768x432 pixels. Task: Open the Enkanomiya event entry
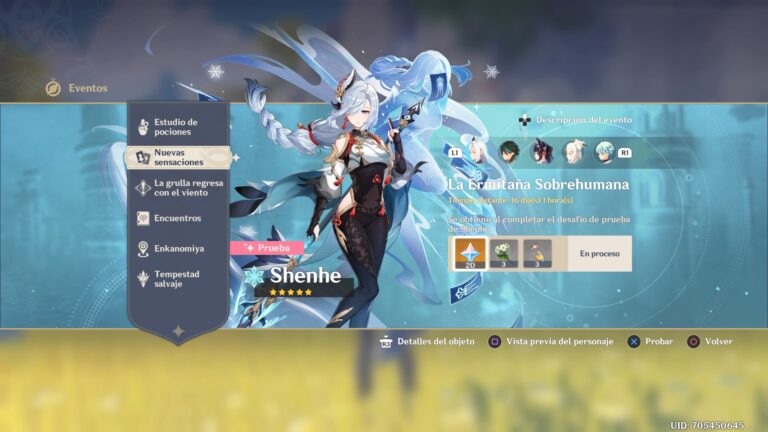click(178, 248)
